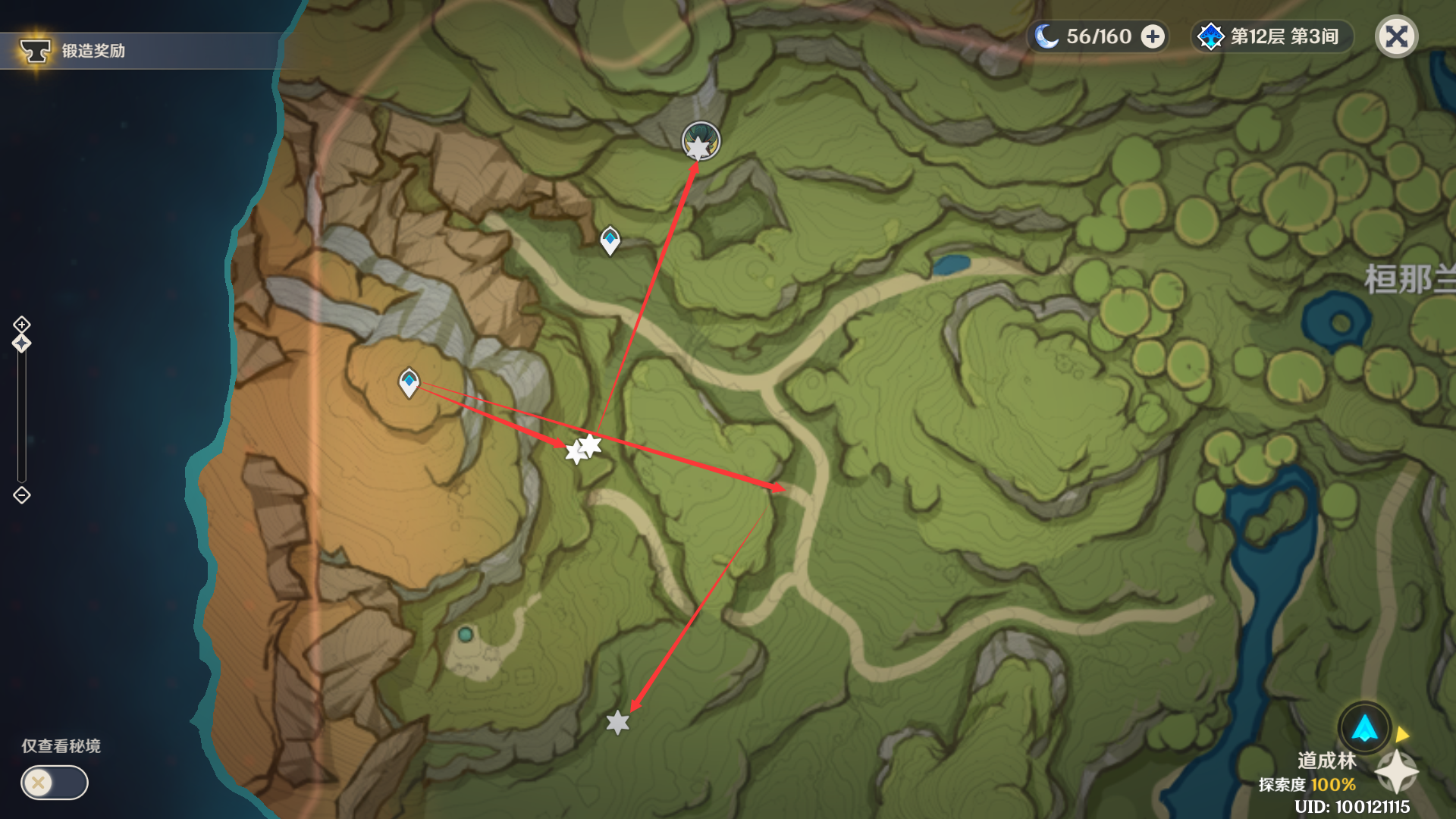
Task: Zoom out the map with minus button
Action: [x=21, y=495]
